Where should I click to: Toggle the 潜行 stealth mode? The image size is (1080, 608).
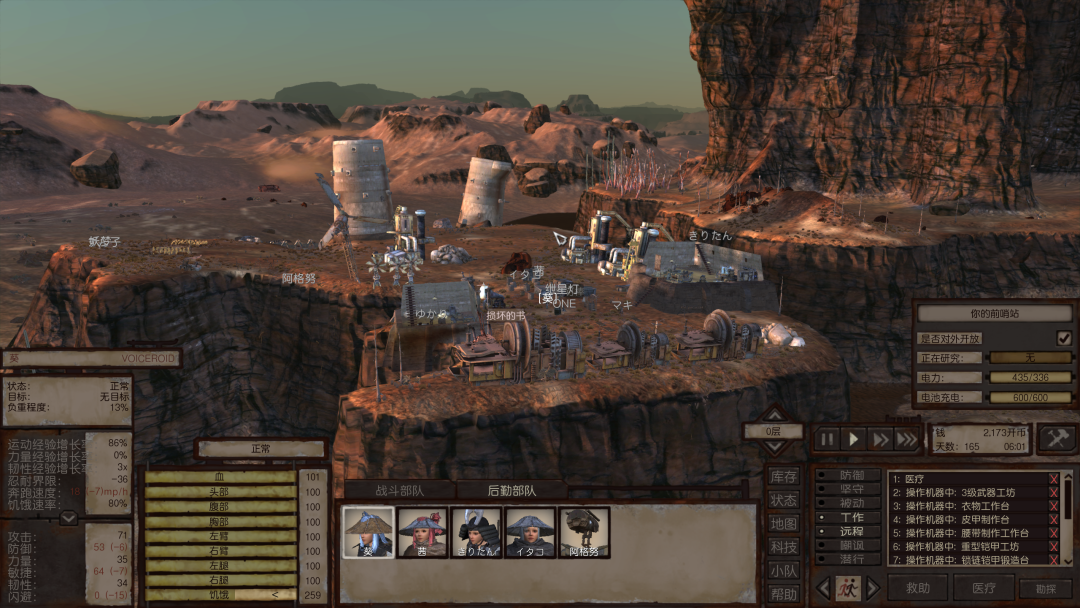[850, 559]
